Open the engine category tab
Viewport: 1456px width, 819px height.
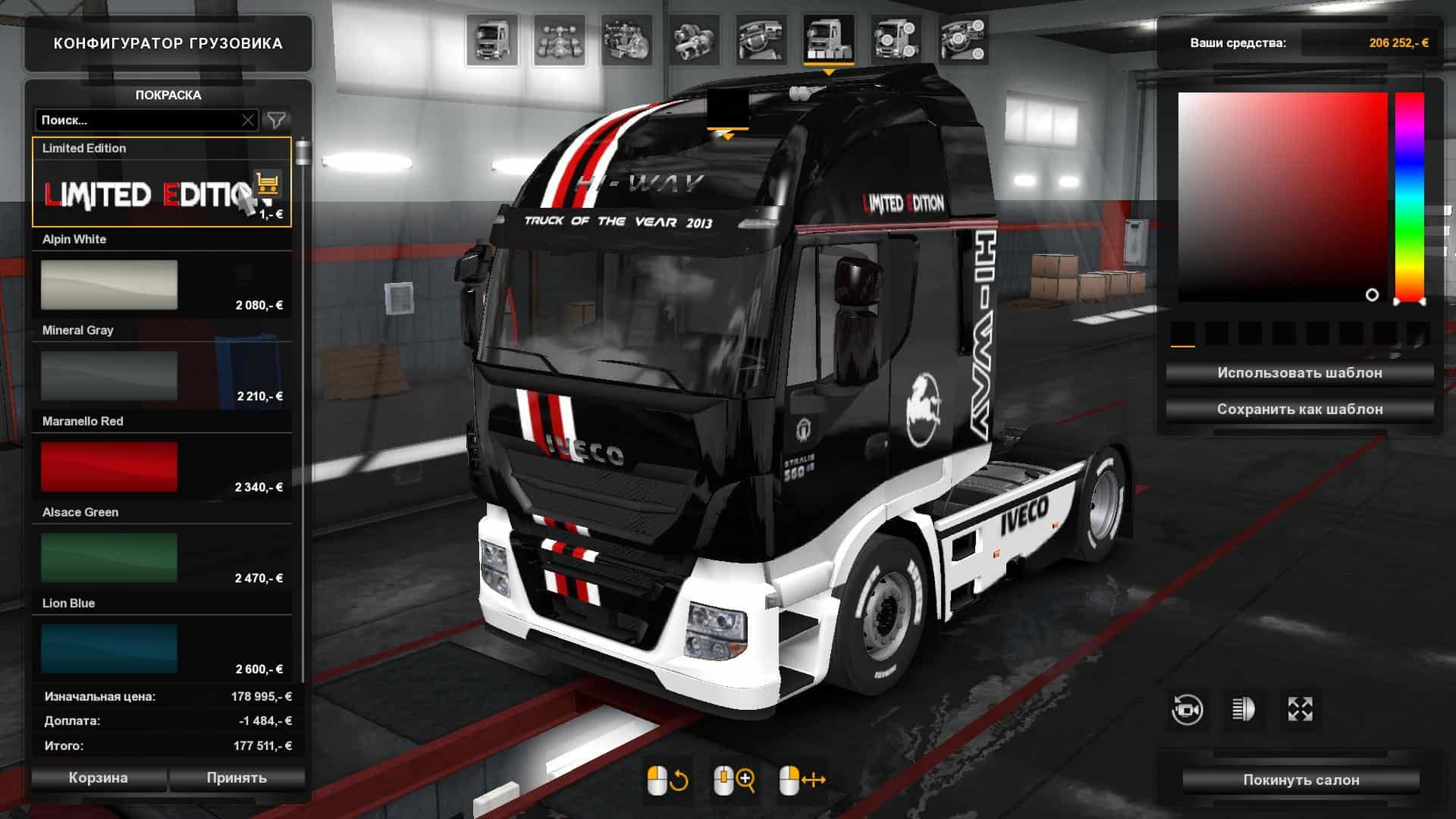pos(626,39)
